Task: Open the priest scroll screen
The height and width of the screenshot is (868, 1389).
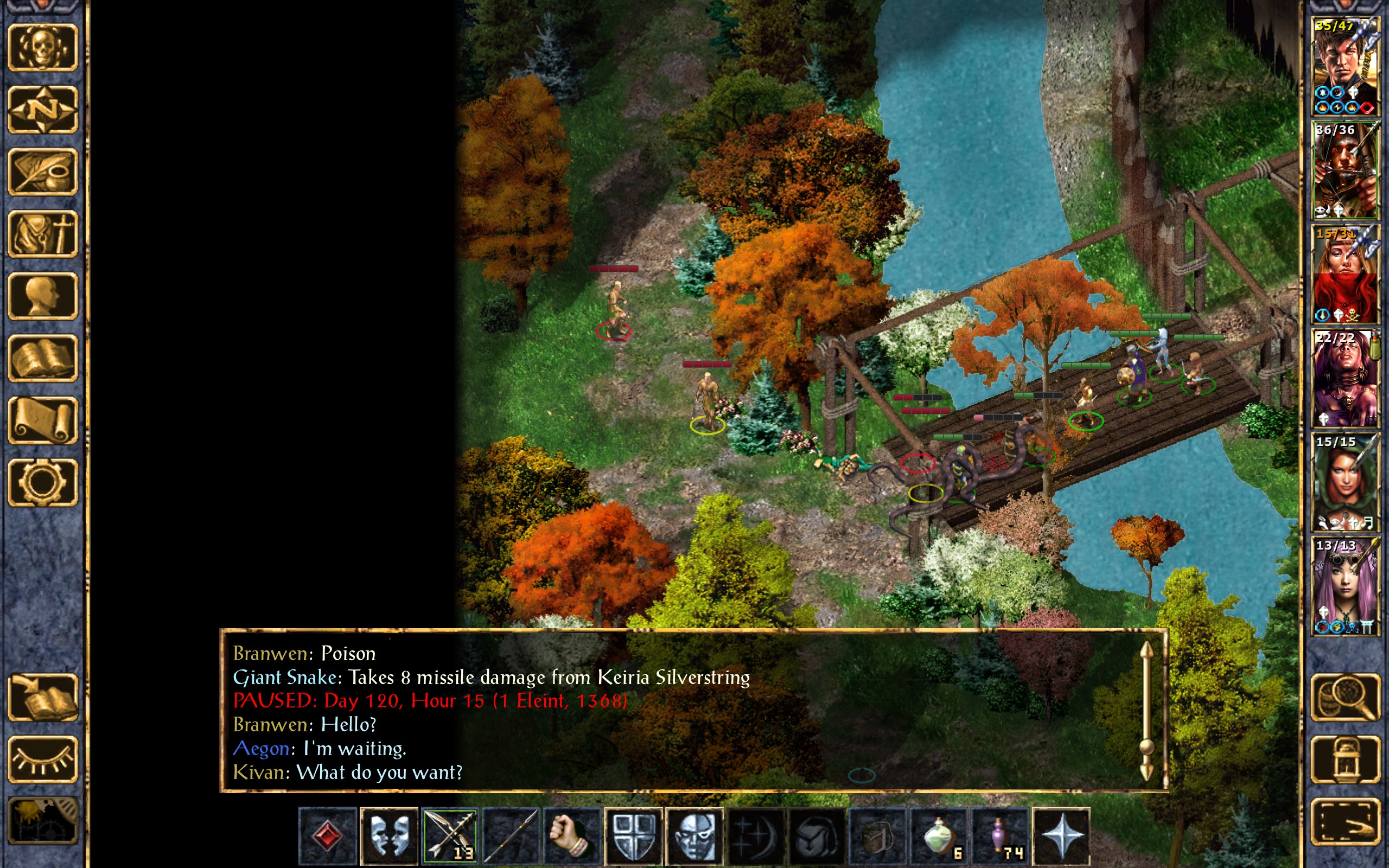Action: [42, 420]
